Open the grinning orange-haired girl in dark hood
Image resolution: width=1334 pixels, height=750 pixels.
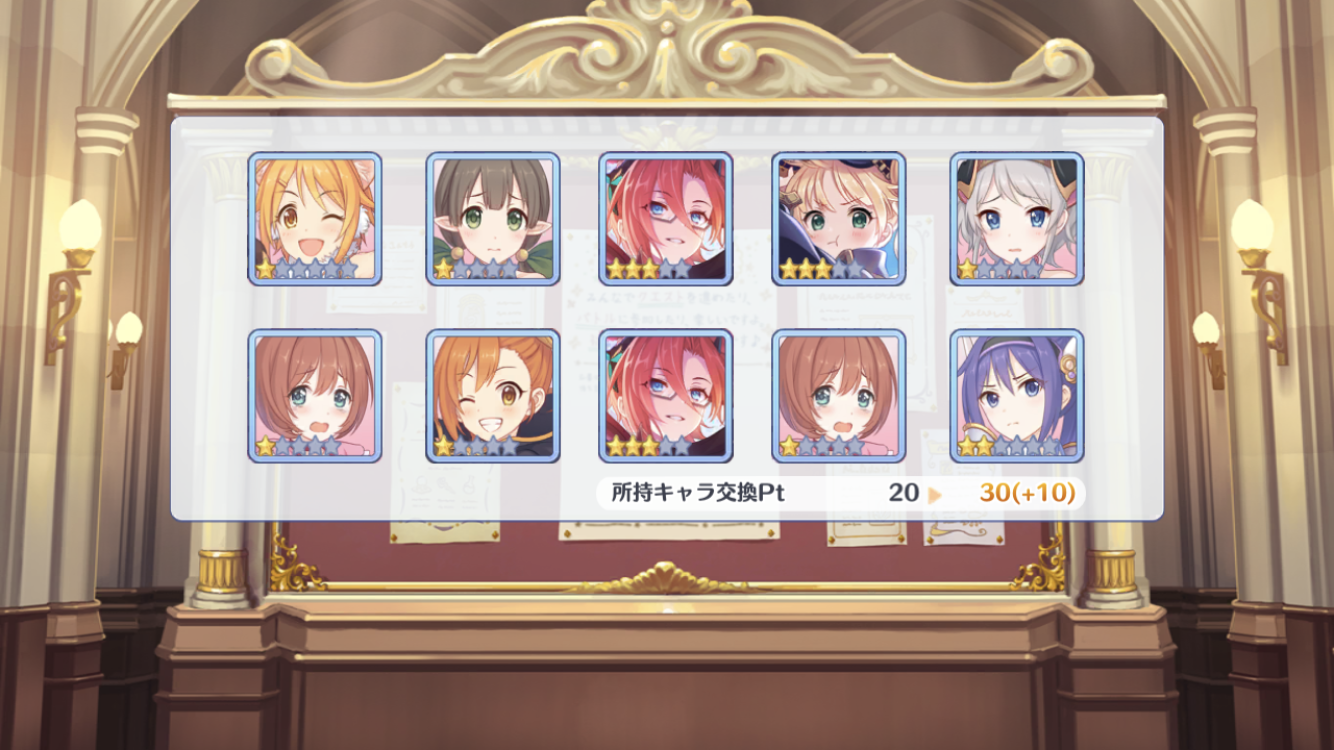[x=492, y=396]
